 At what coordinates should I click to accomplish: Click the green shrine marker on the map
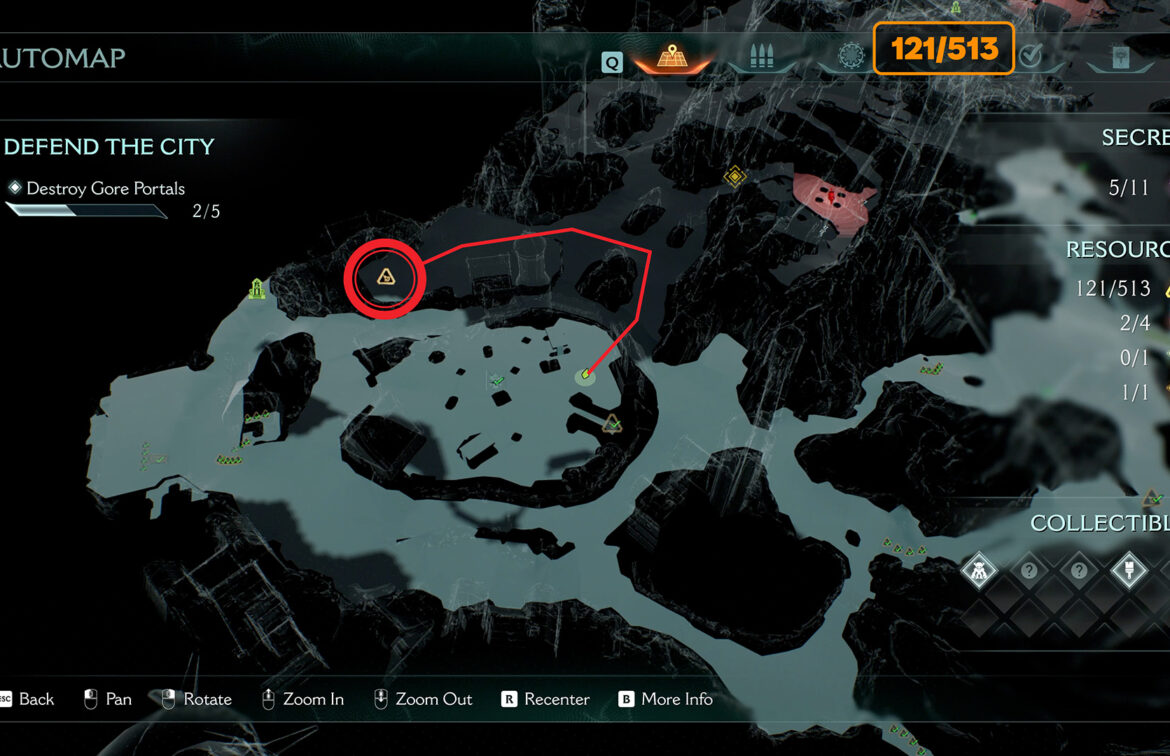(257, 290)
